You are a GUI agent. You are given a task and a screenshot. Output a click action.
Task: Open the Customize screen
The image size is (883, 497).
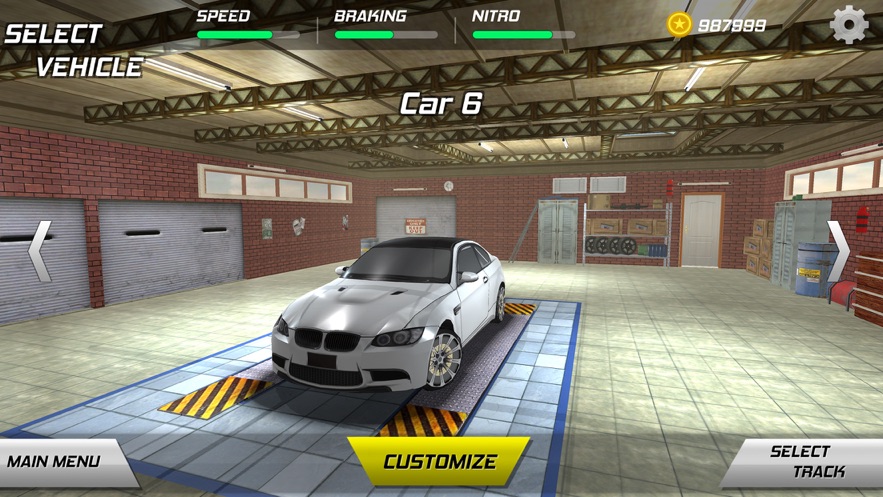439,462
